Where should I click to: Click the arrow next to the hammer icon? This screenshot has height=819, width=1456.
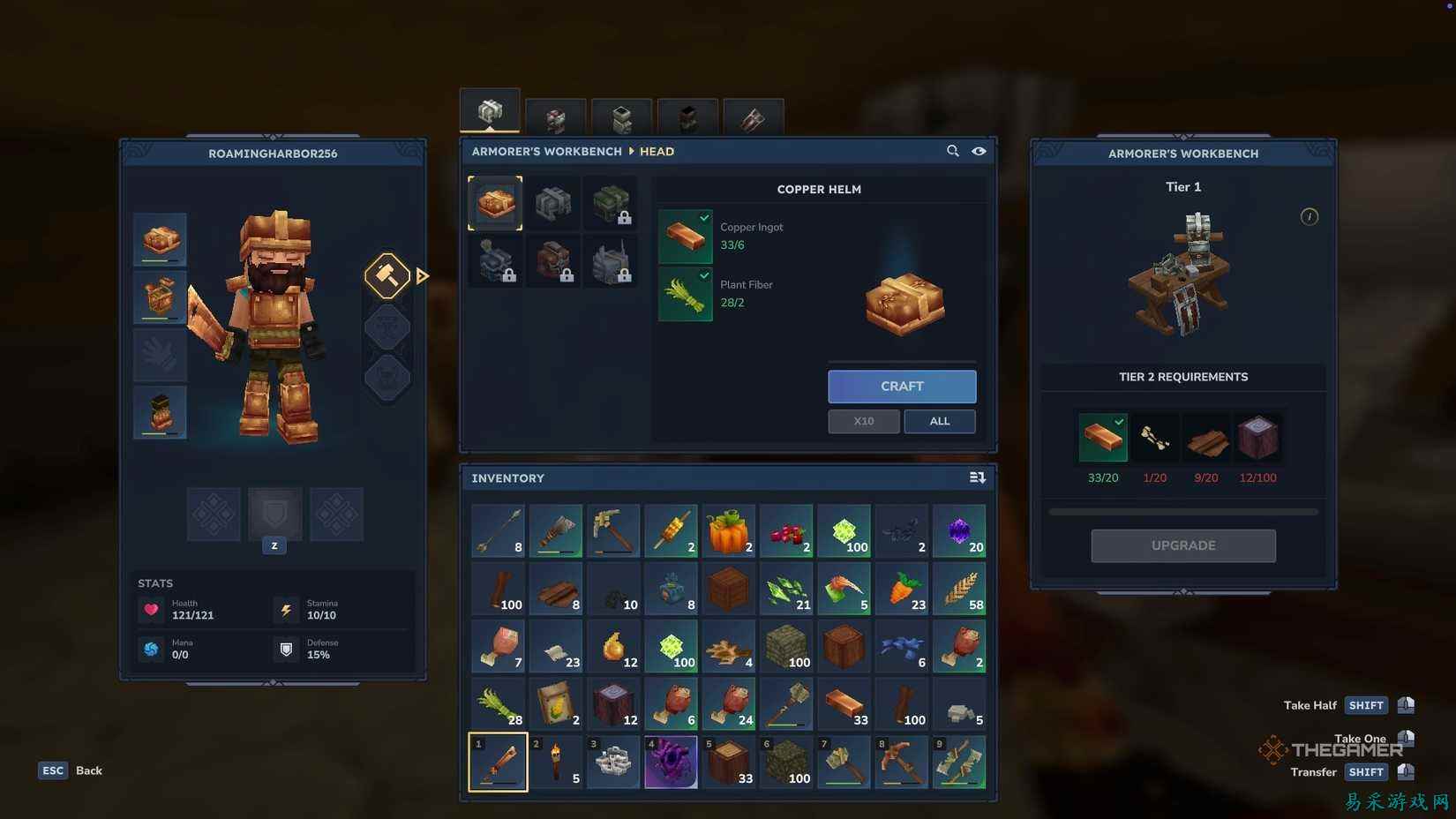pos(423,275)
